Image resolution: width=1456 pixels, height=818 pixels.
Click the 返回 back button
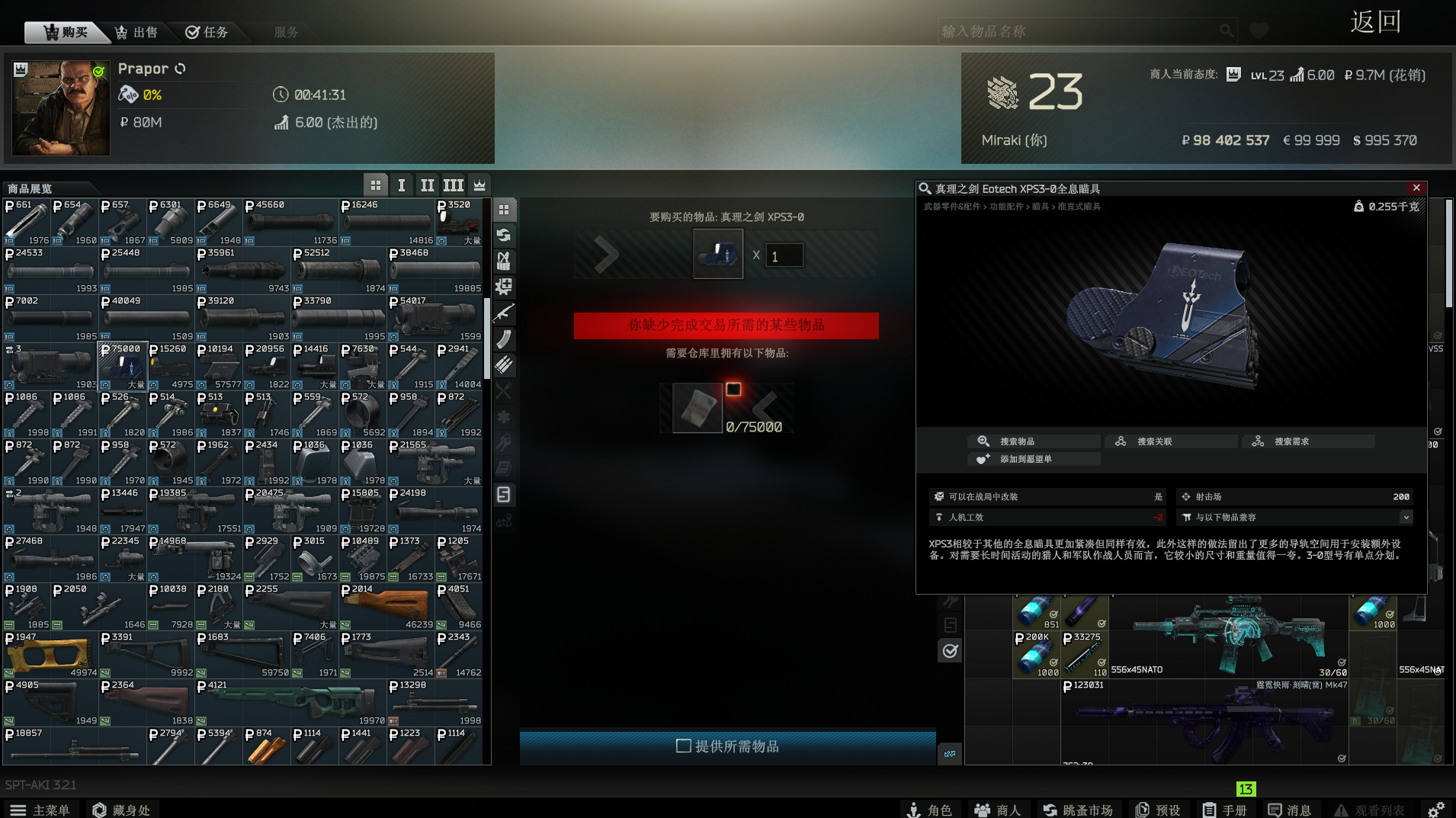click(1375, 22)
